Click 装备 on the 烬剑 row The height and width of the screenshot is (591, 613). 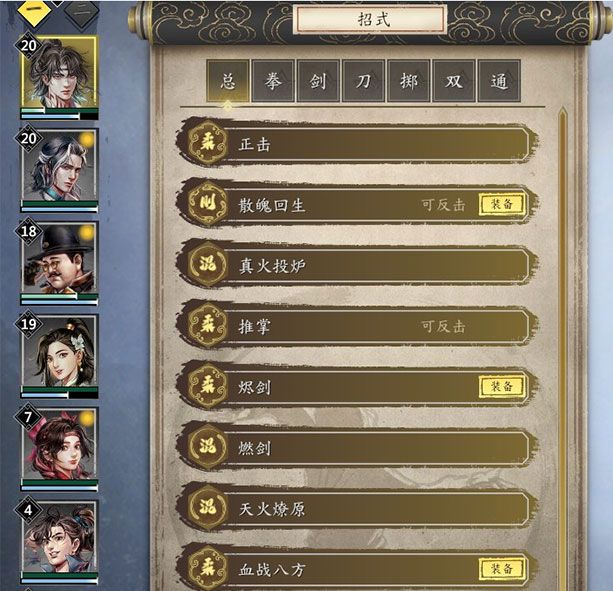pos(501,387)
